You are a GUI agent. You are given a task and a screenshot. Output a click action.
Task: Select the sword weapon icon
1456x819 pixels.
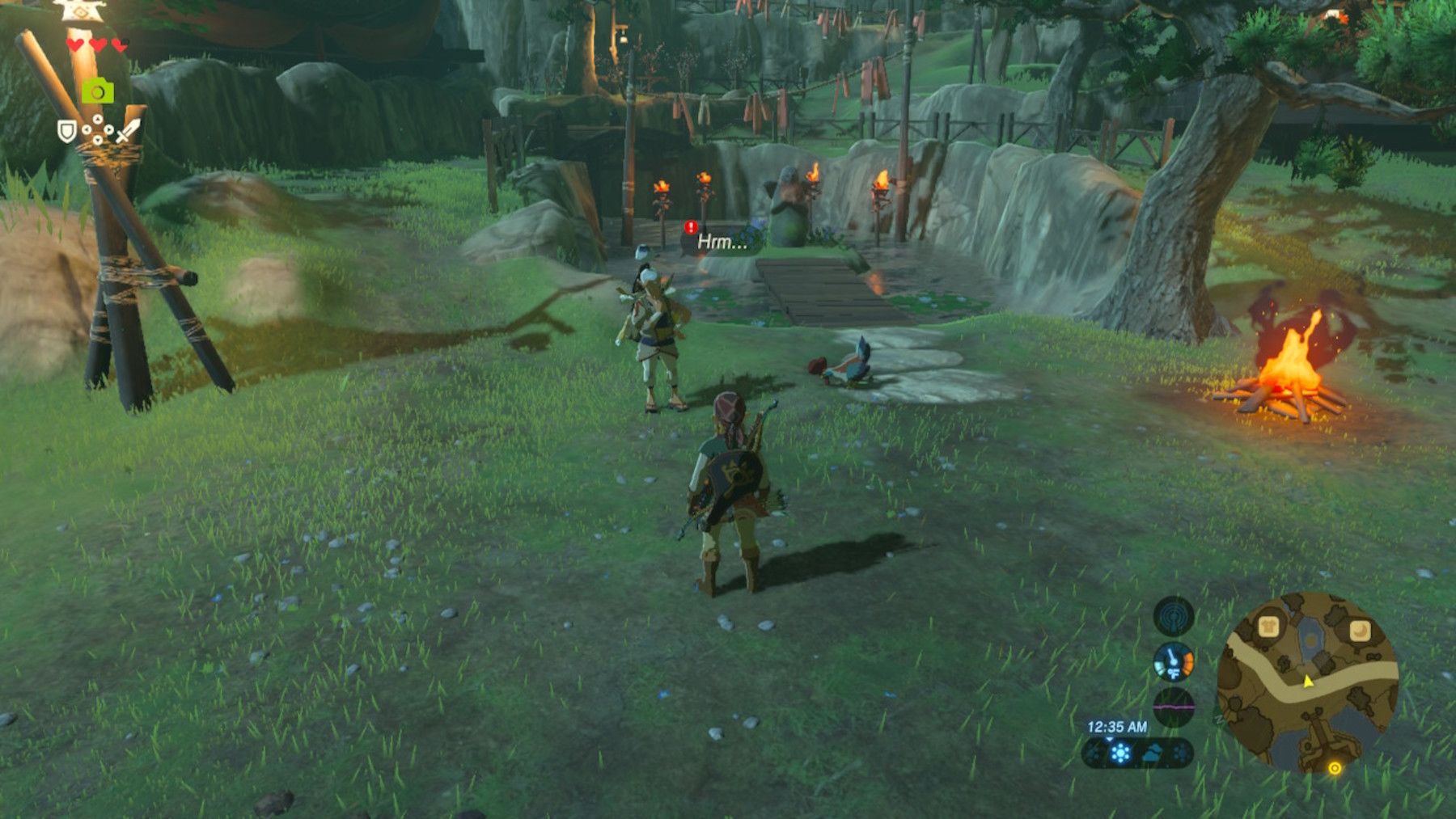(128, 131)
